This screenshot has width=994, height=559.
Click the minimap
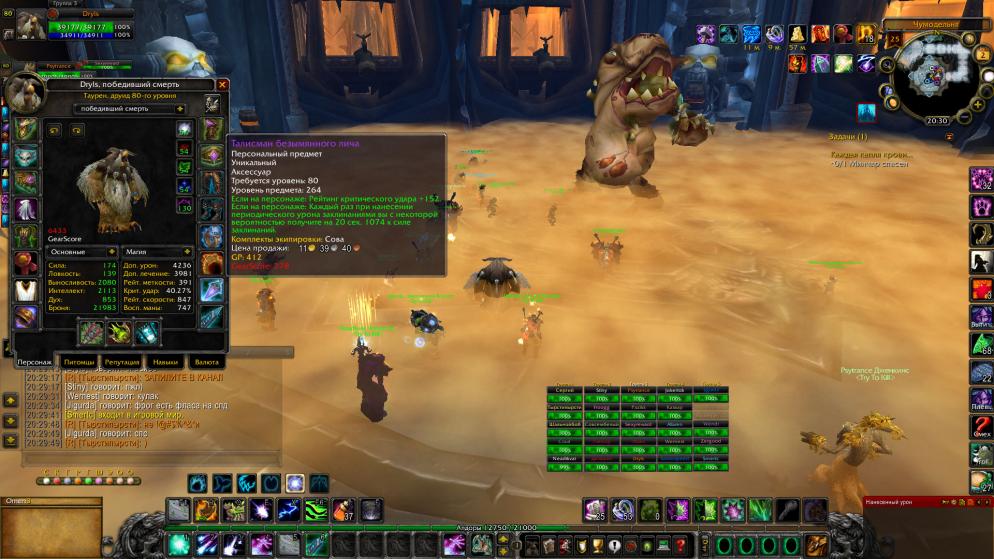(x=935, y=75)
